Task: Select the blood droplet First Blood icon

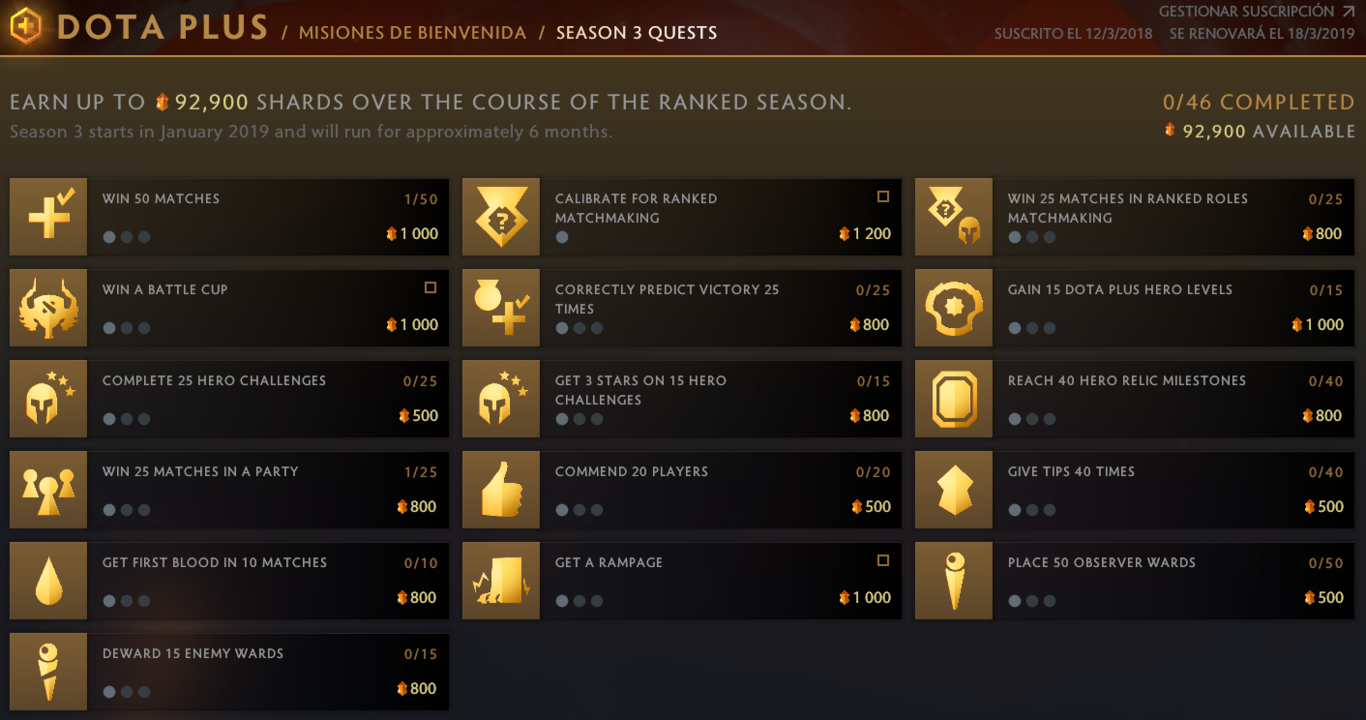Action: coord(48,580)
